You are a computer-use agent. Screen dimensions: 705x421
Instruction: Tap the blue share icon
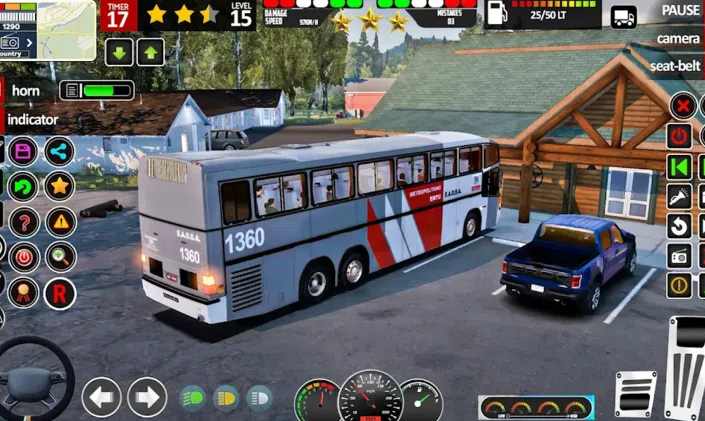point(59,152)
